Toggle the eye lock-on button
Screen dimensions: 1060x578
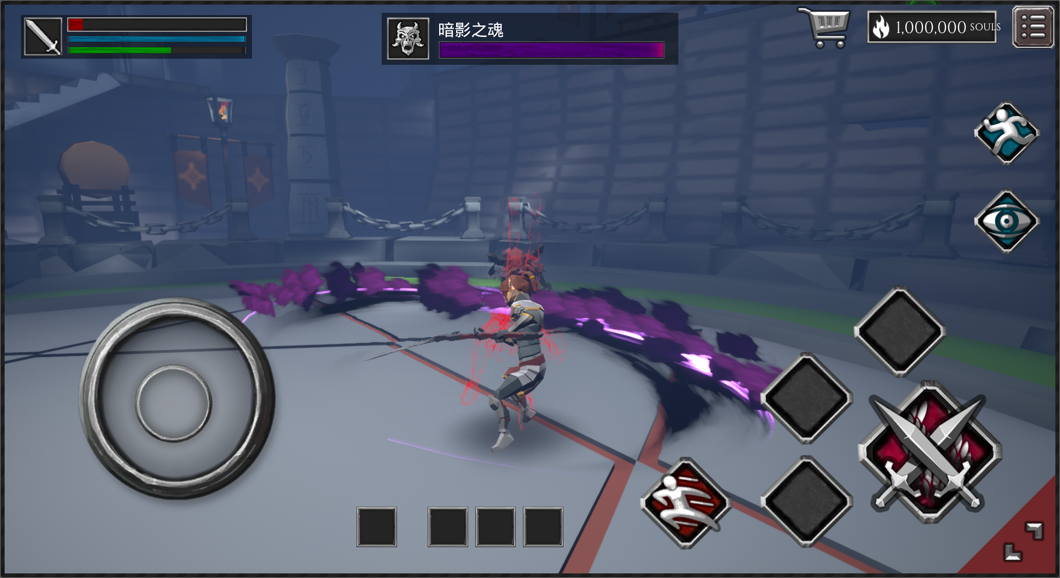pos(1006,221)
